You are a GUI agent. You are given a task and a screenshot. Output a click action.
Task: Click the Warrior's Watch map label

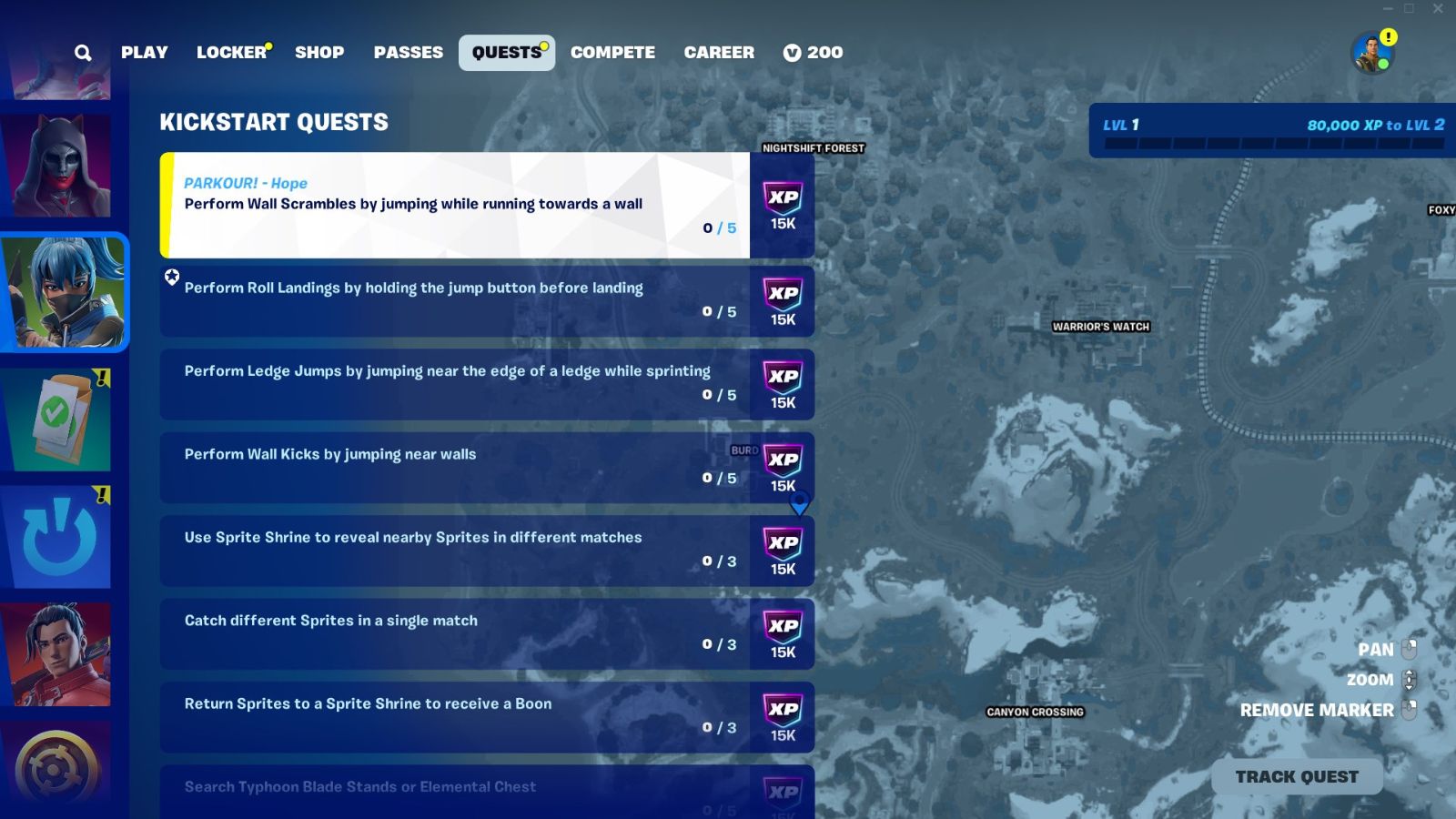coord(1100,326)
